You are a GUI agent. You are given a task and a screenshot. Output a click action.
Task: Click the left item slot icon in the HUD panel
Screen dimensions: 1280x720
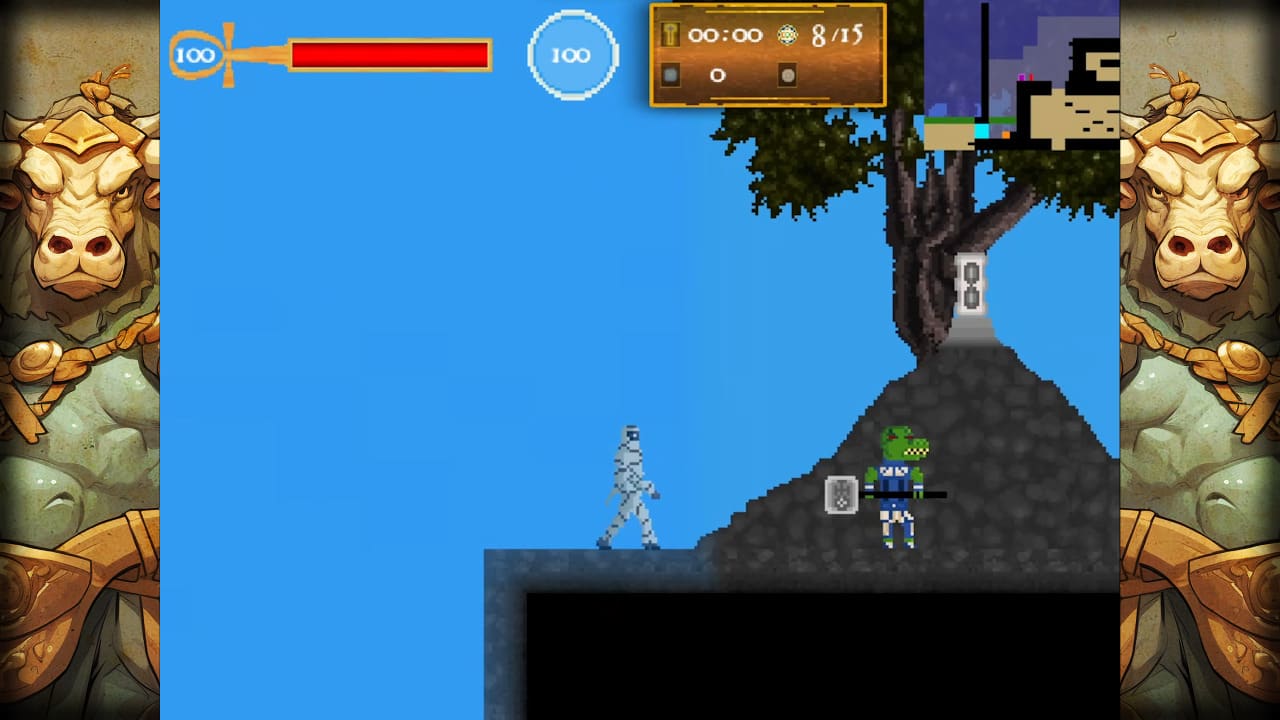click(671, 74)
